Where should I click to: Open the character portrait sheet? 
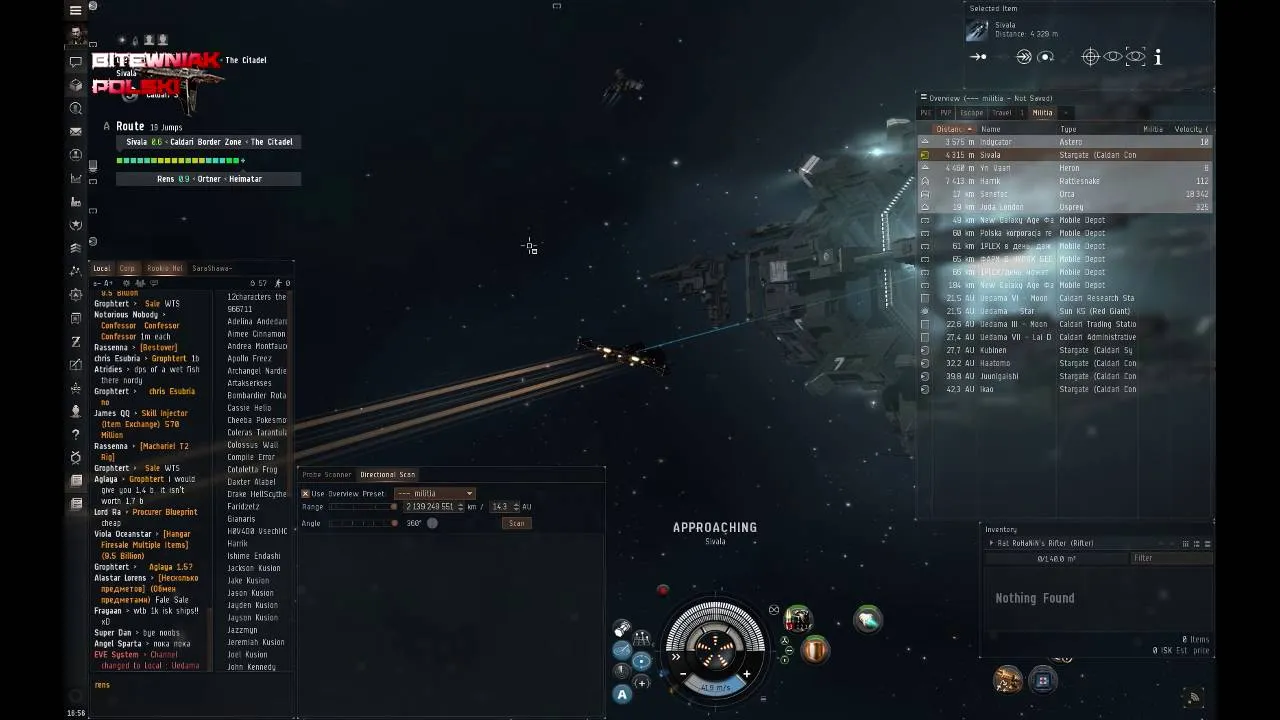click(75, 35)
